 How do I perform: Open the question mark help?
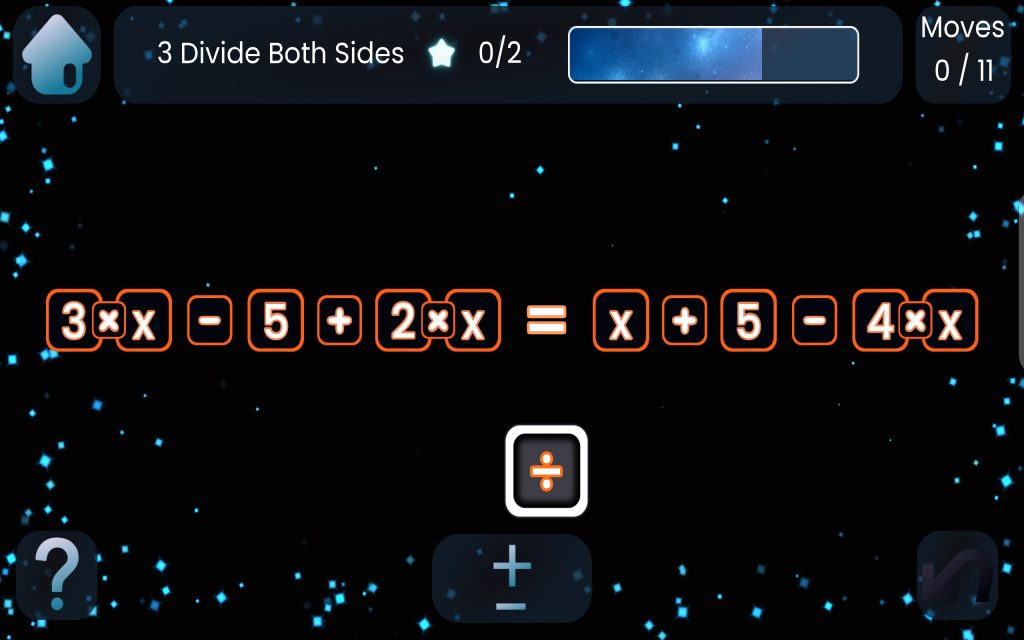(57, 576)
